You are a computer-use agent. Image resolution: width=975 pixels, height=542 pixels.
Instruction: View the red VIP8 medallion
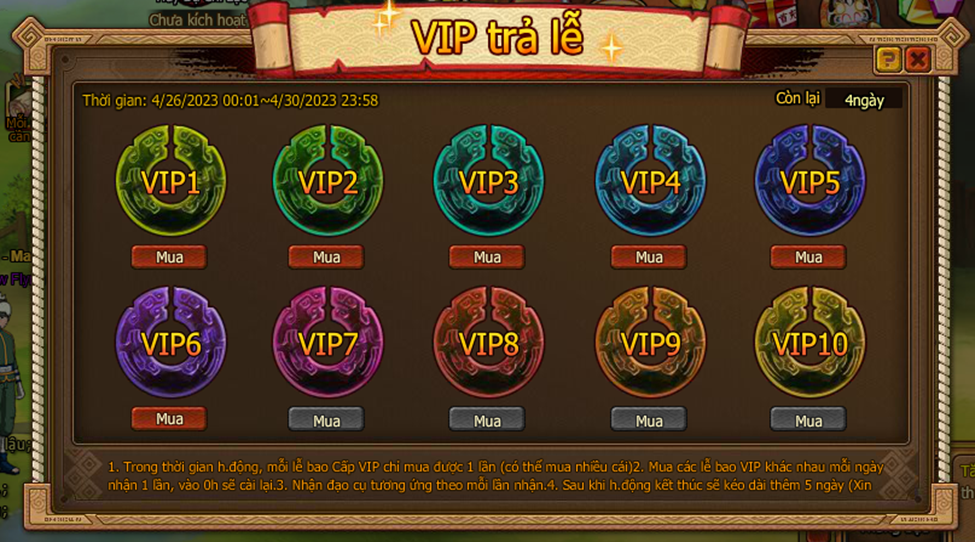[488, 342]
